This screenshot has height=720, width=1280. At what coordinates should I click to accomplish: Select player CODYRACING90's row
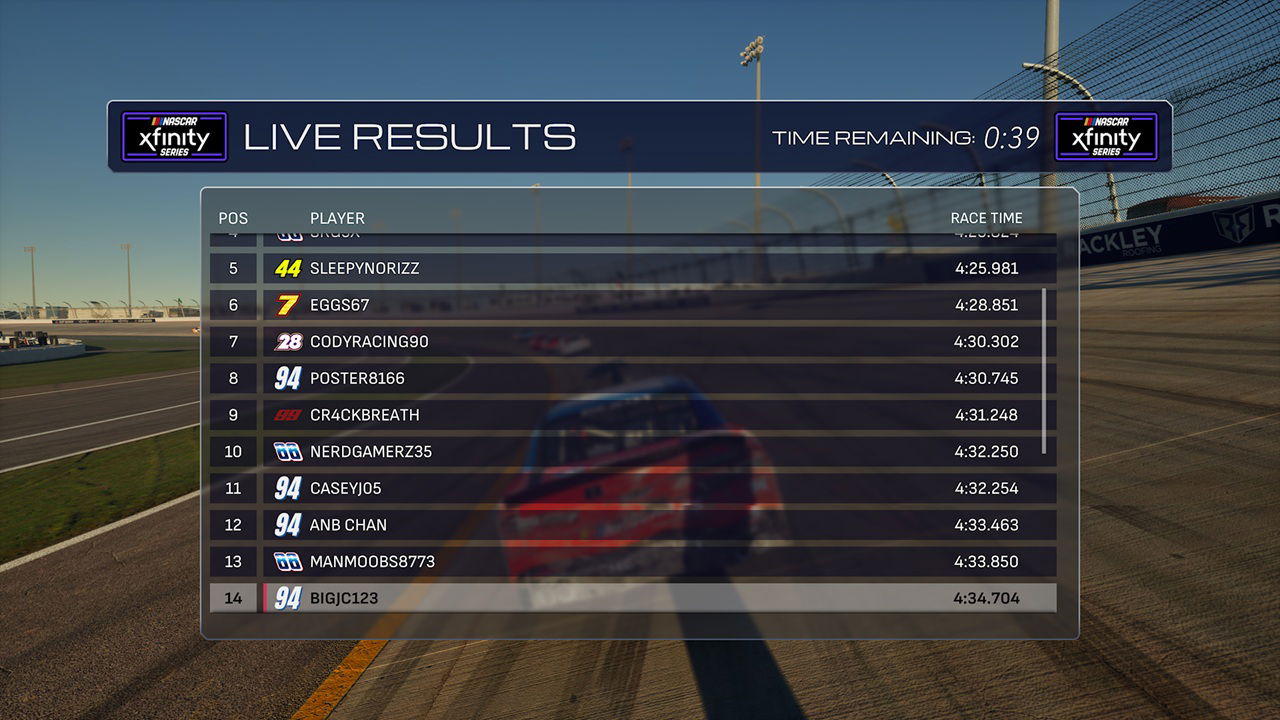coord(632,342)
